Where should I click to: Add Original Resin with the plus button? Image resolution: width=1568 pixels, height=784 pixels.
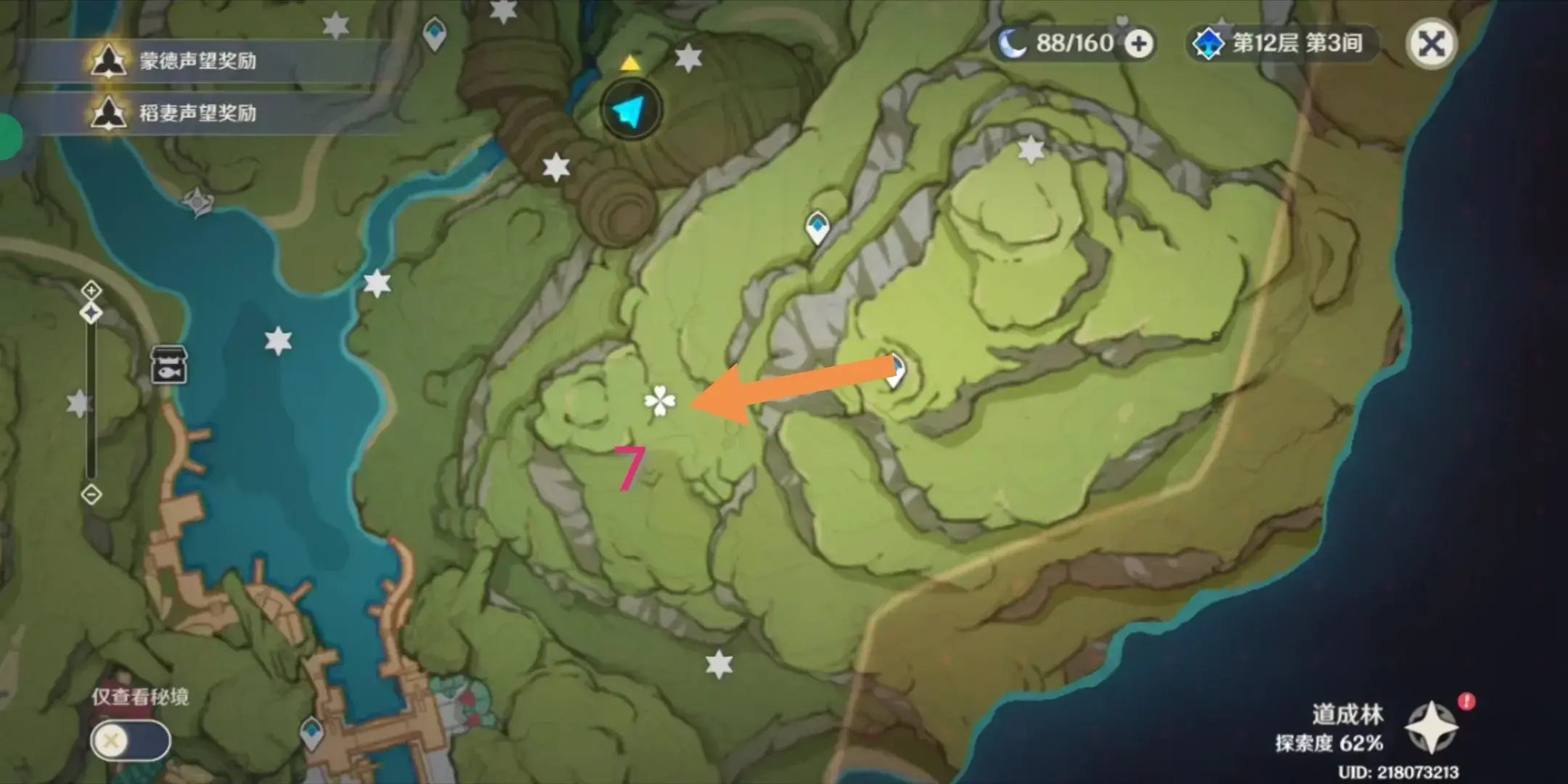(1138, 44)
